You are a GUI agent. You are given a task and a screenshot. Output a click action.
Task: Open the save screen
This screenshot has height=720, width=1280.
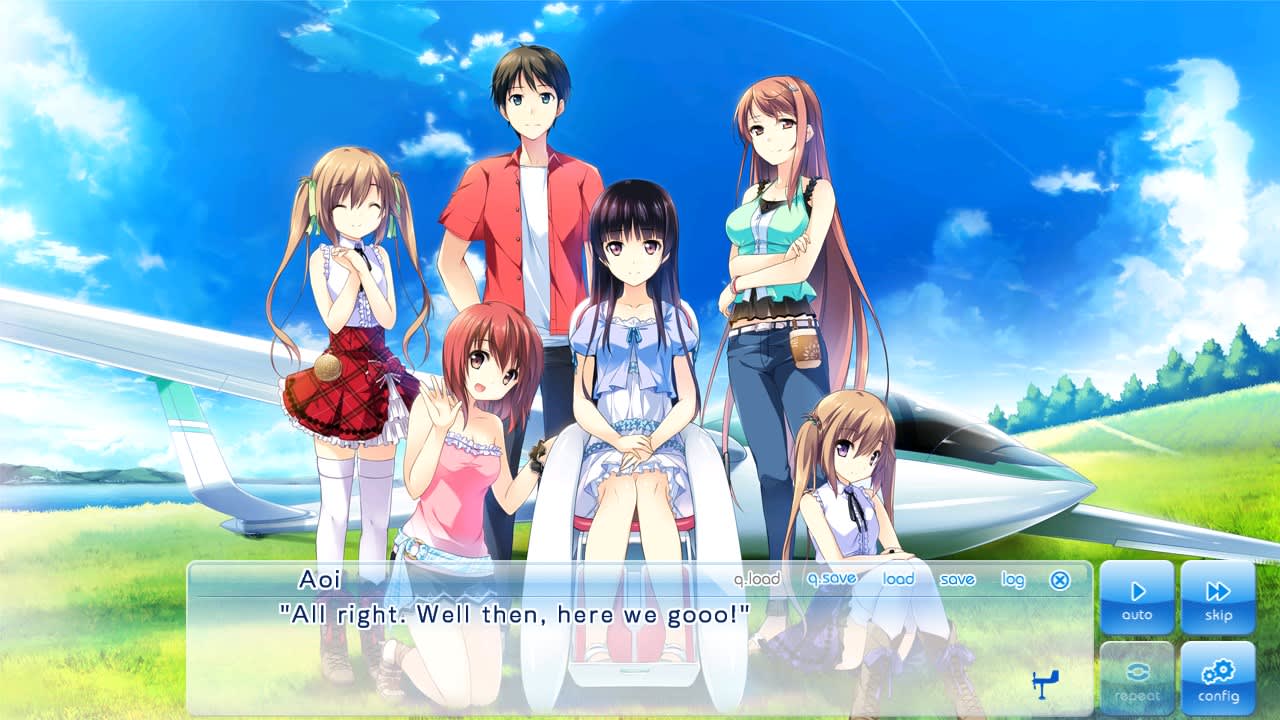[957, 579]
